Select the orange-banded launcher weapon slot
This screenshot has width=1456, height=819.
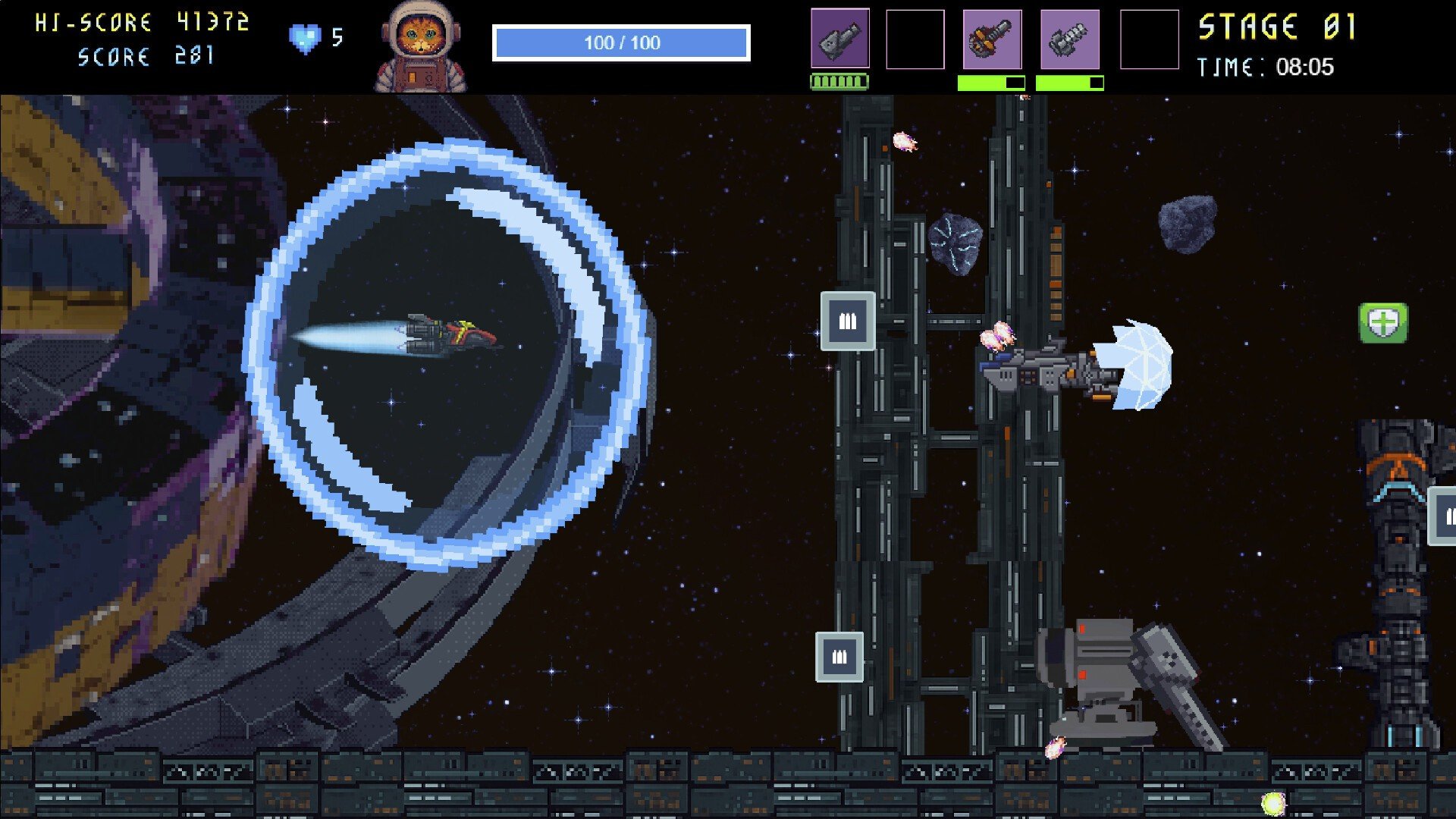pos(992,39)
